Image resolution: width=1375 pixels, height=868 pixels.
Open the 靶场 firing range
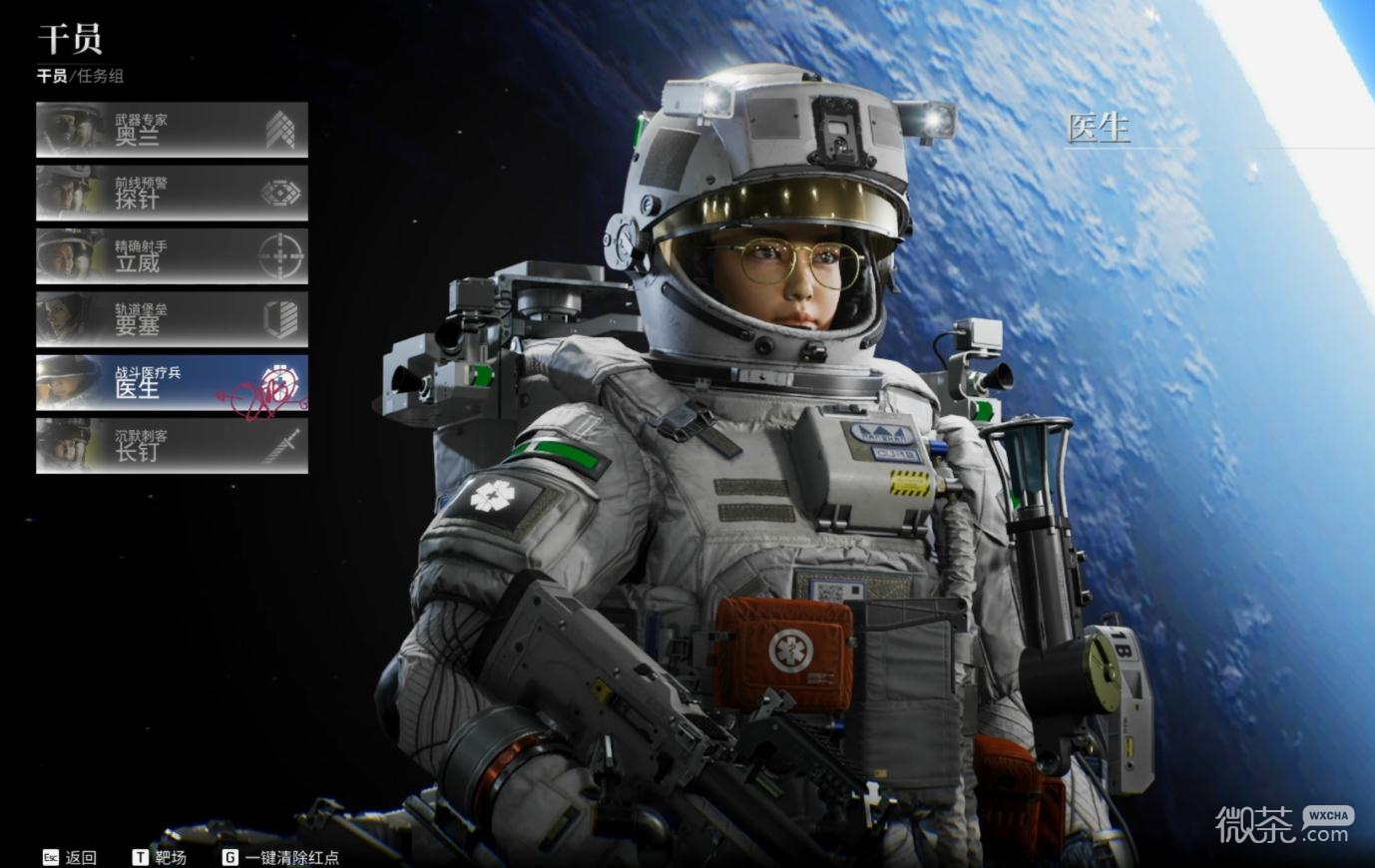[160, 857]
